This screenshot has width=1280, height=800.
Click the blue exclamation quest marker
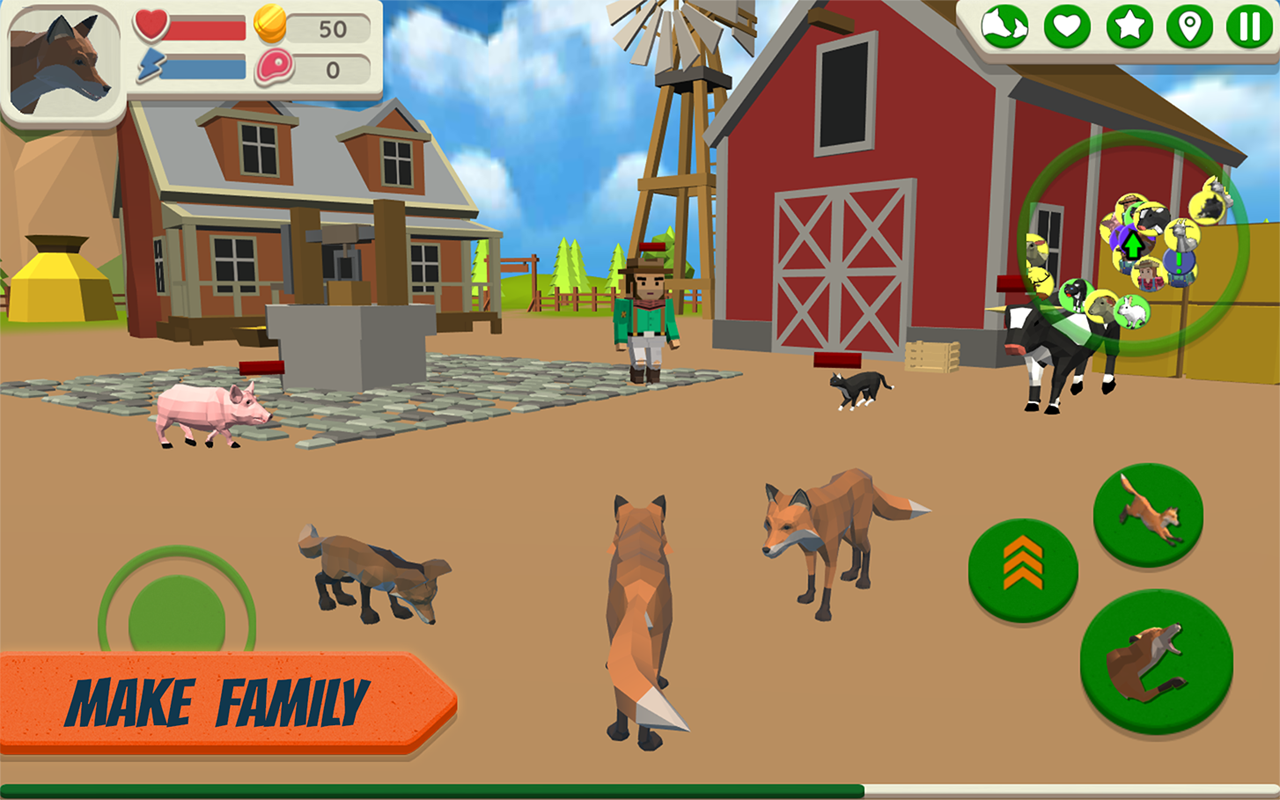pos(1179,262)
